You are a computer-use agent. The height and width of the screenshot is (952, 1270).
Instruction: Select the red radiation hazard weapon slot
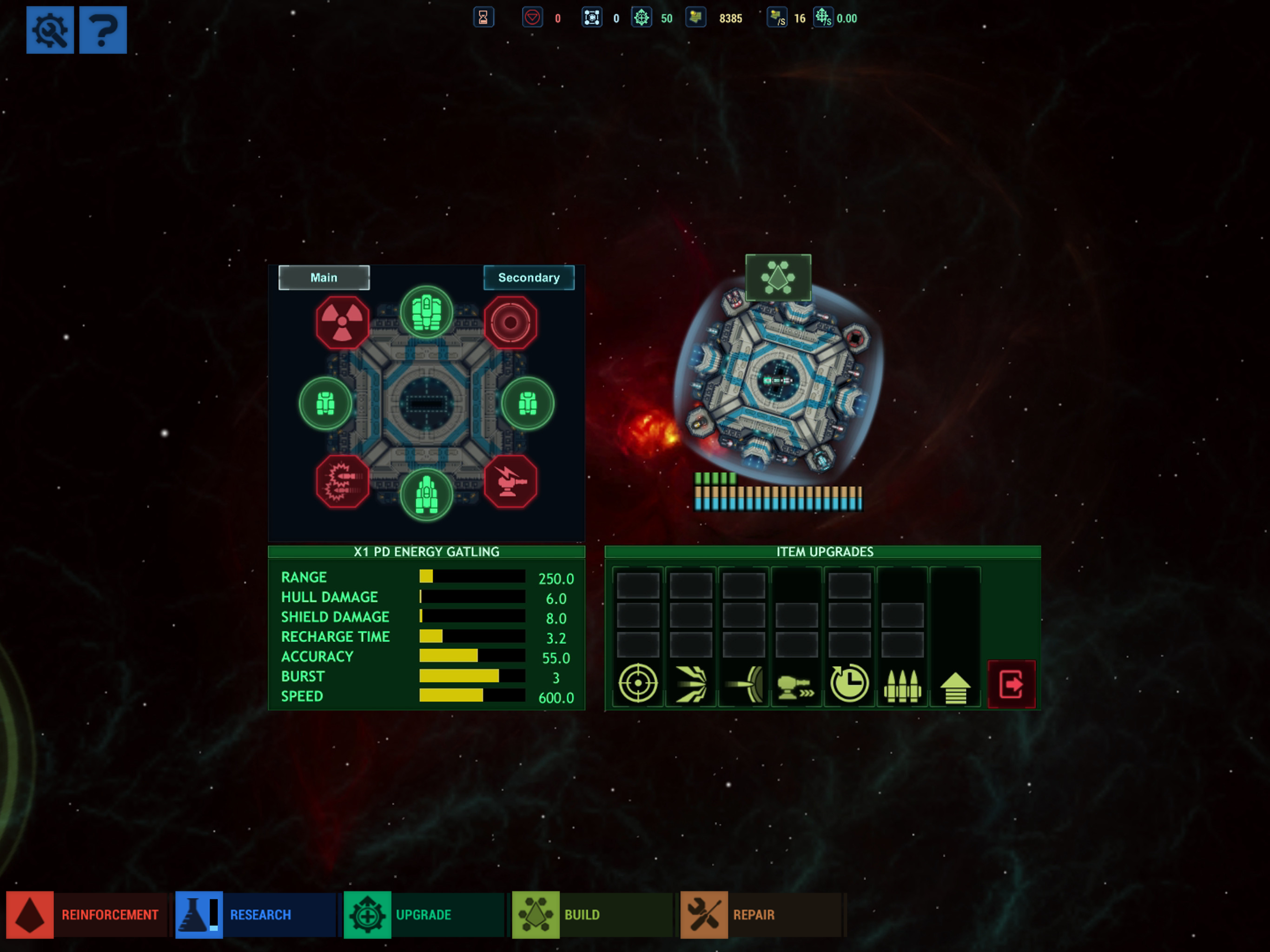(x=342, y=323)
